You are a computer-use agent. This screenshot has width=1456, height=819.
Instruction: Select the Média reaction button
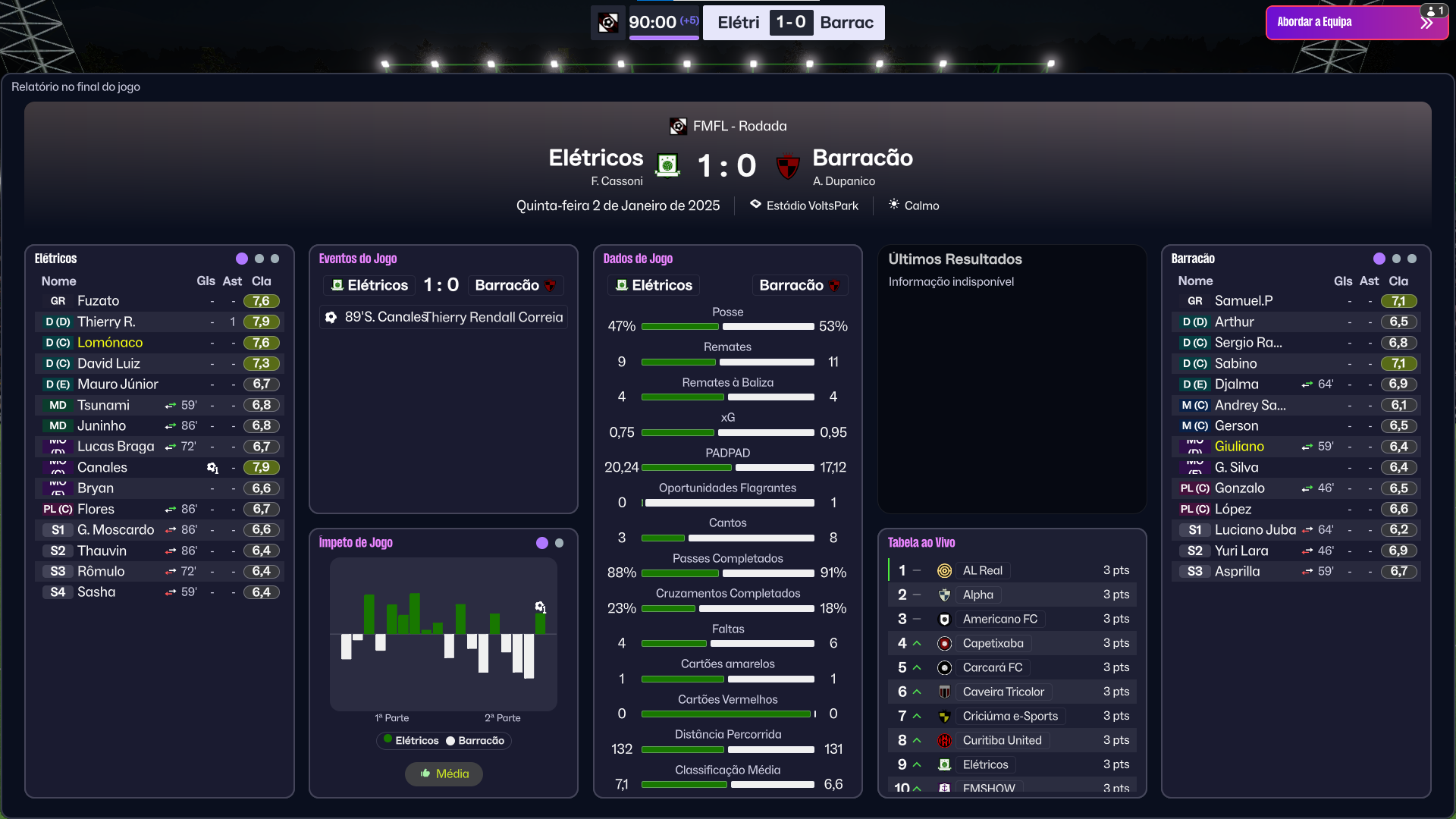tap(444, 773)
